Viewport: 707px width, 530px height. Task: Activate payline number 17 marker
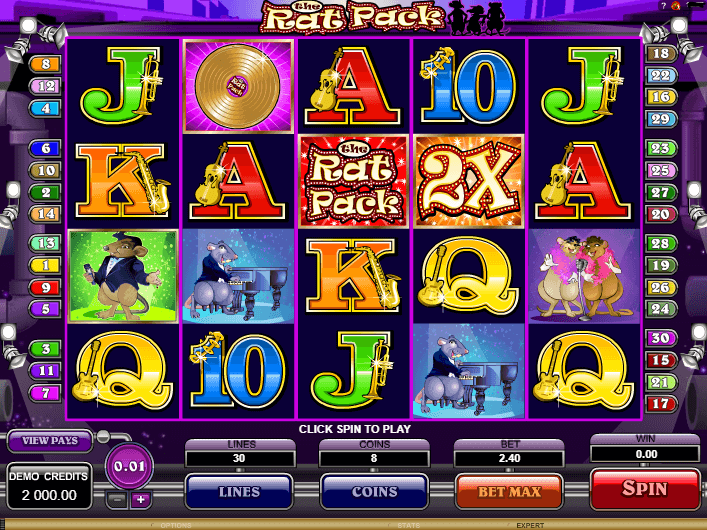click(659, 404)
